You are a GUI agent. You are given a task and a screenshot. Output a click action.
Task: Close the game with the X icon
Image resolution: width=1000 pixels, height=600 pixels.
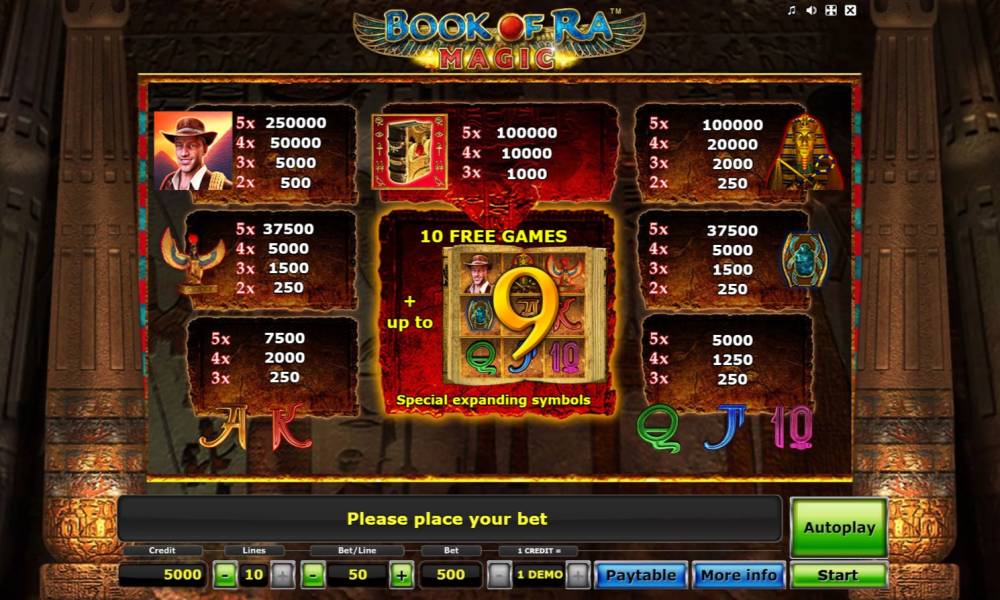click(x=850, y=11)
